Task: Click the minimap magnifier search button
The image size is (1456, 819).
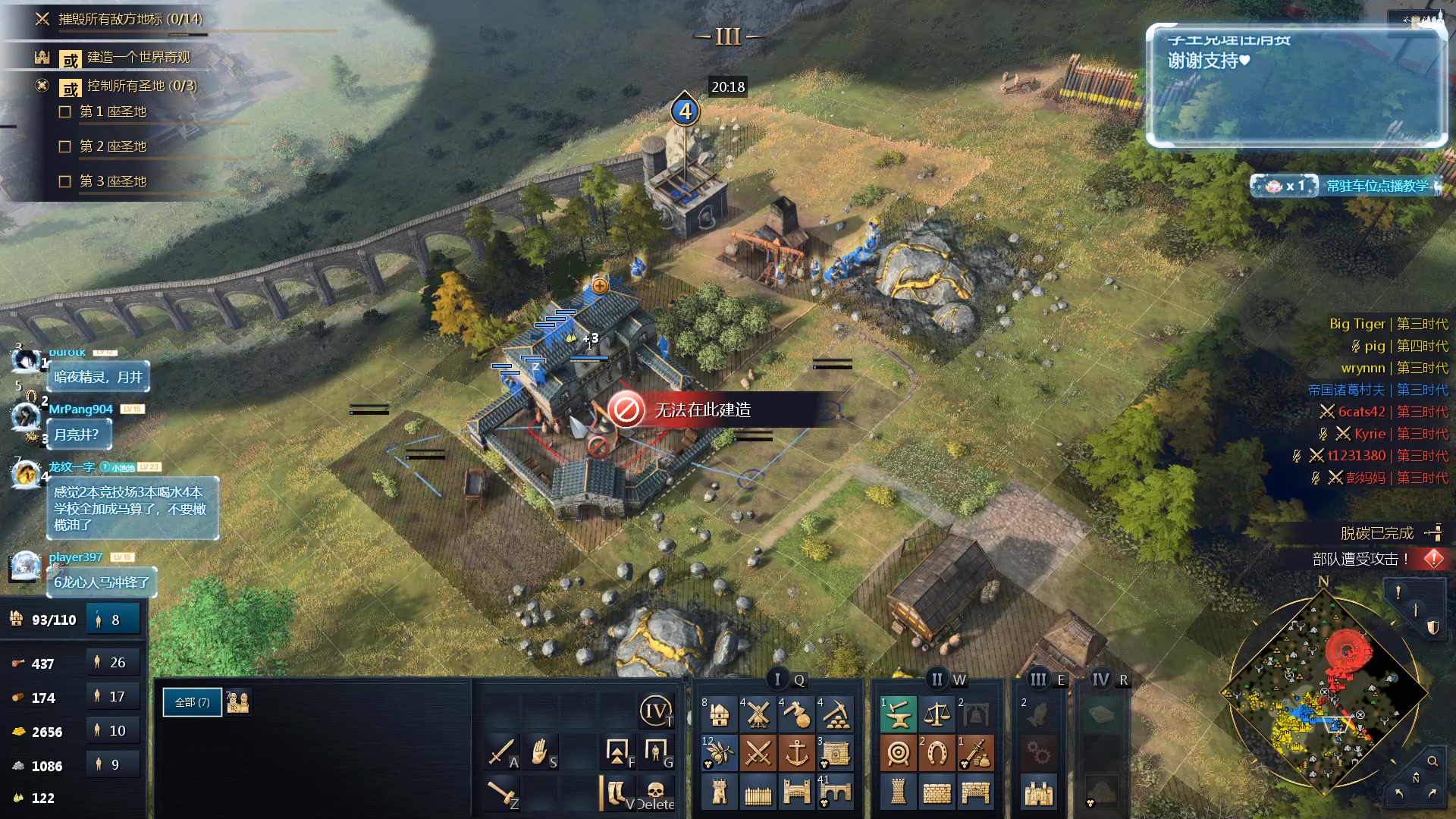Action: [1432, 761]
